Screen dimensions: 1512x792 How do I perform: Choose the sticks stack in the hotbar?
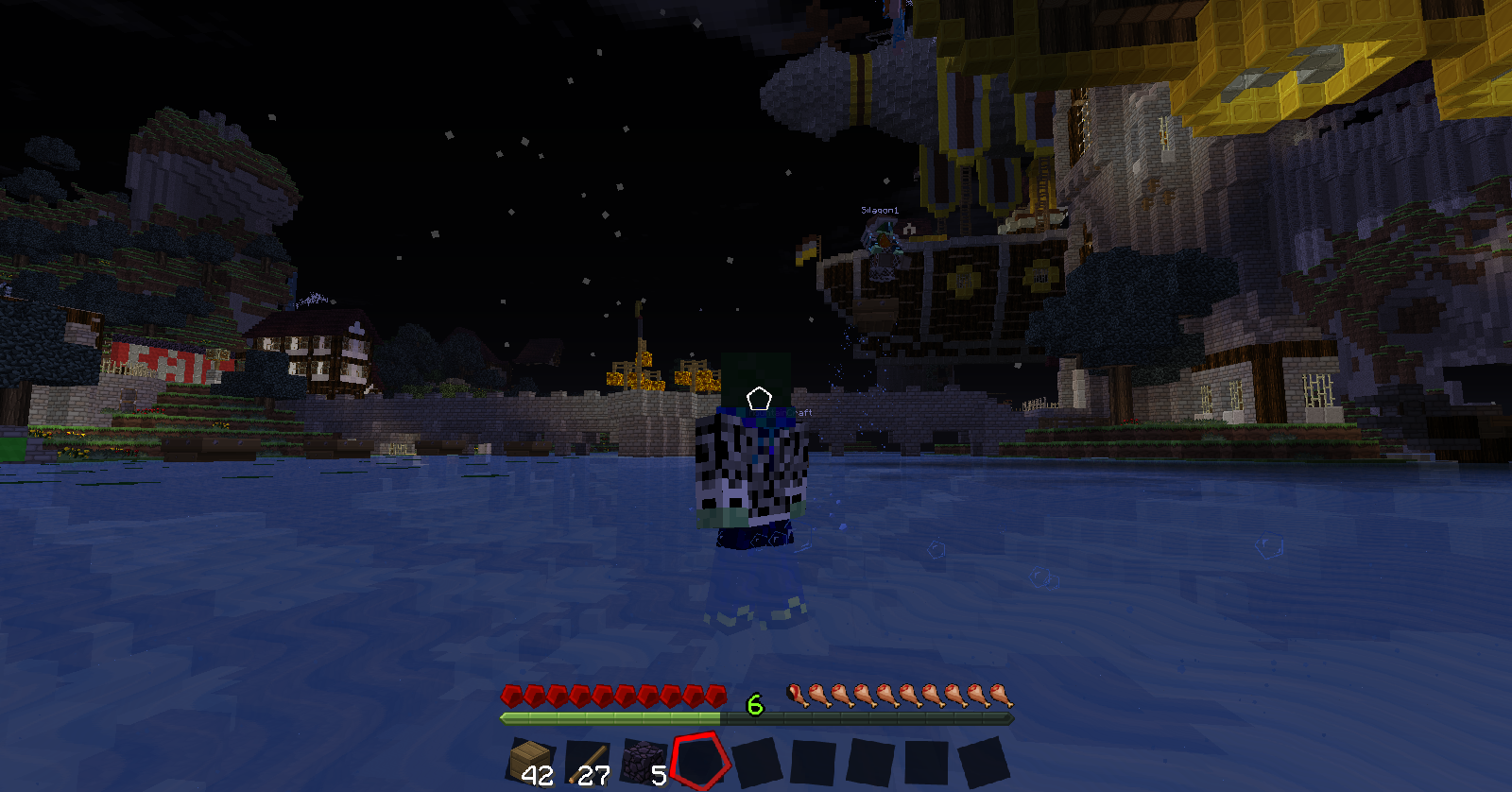[x=588, y=761]
